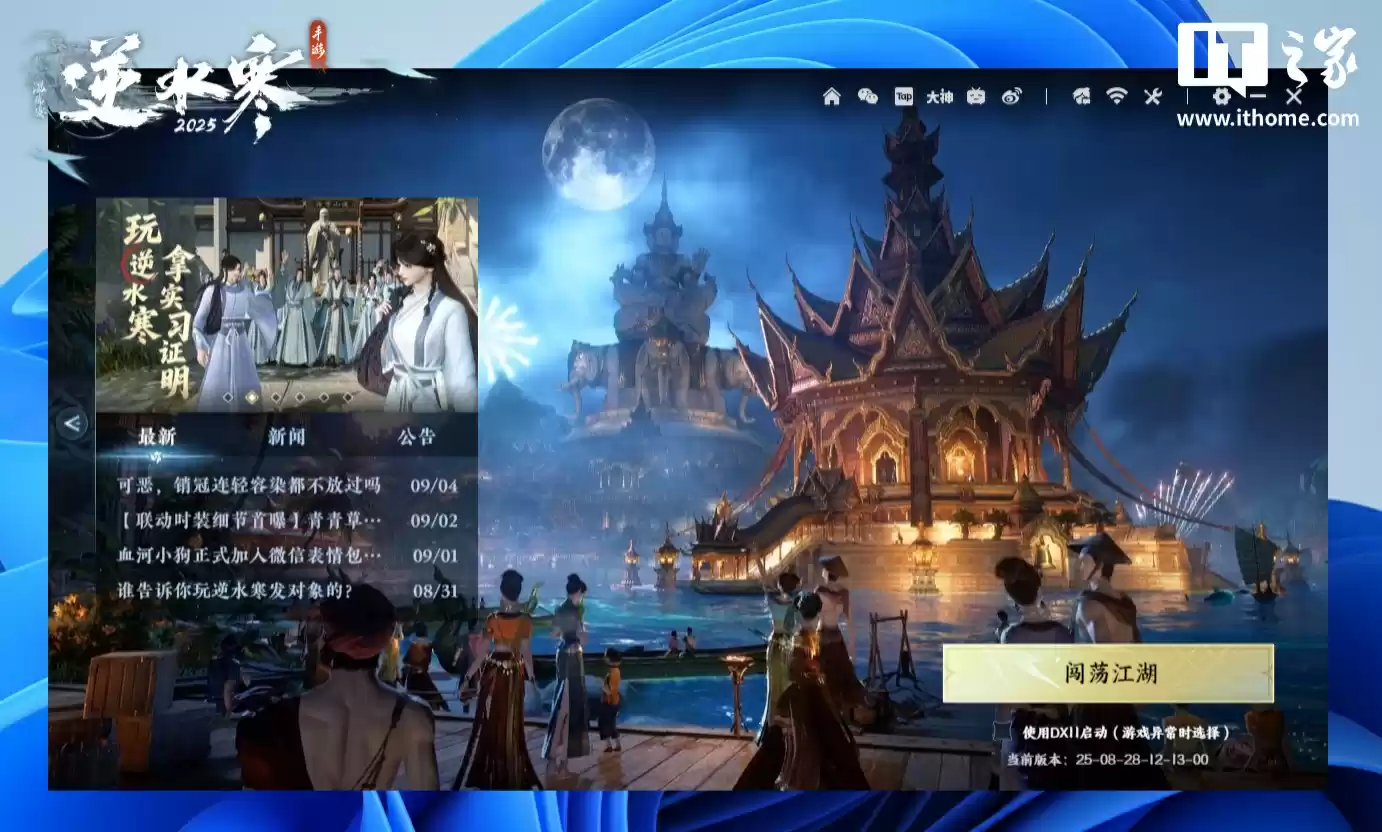Switch to the 新闻 tab
This screenshot has width=1382, height=832.
[284, 437]
